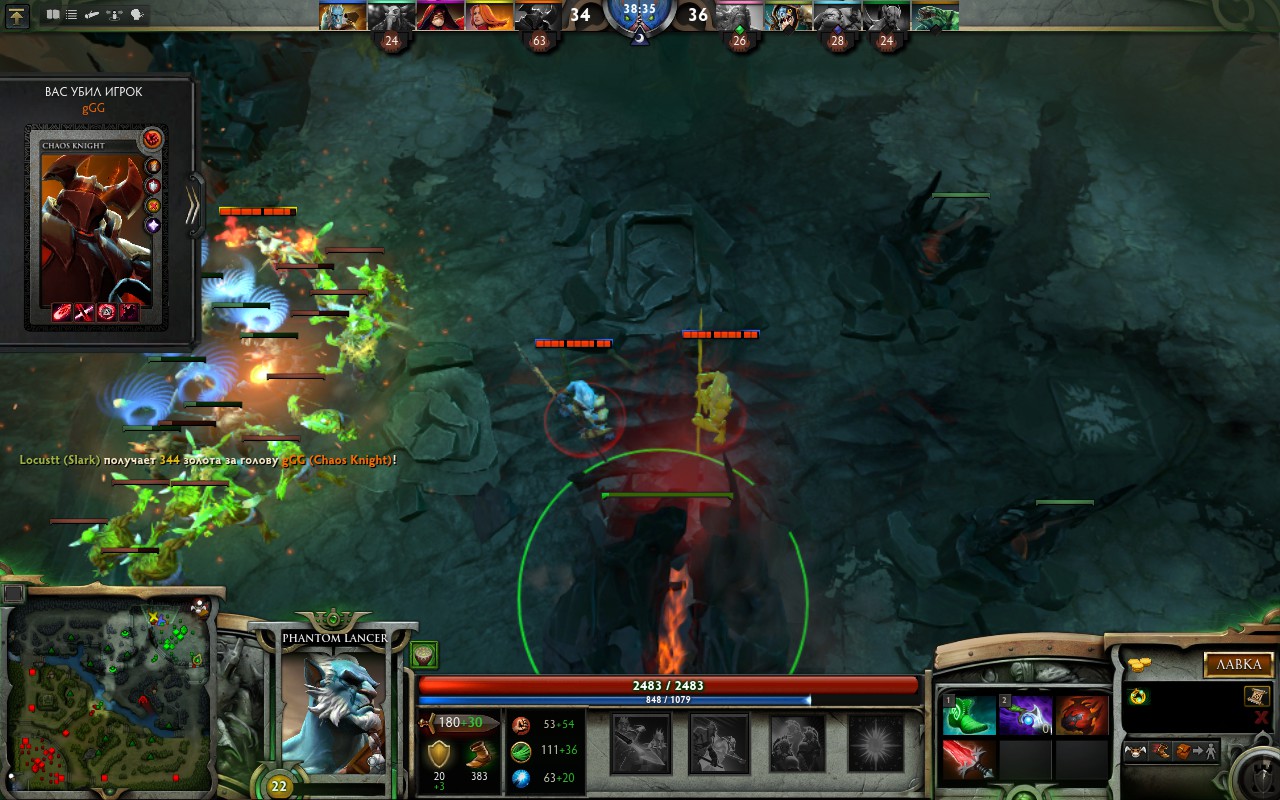Select the Phantom Rush ability icon
The width and height of the screenshot is (1280, 800).
coord(797,743)
